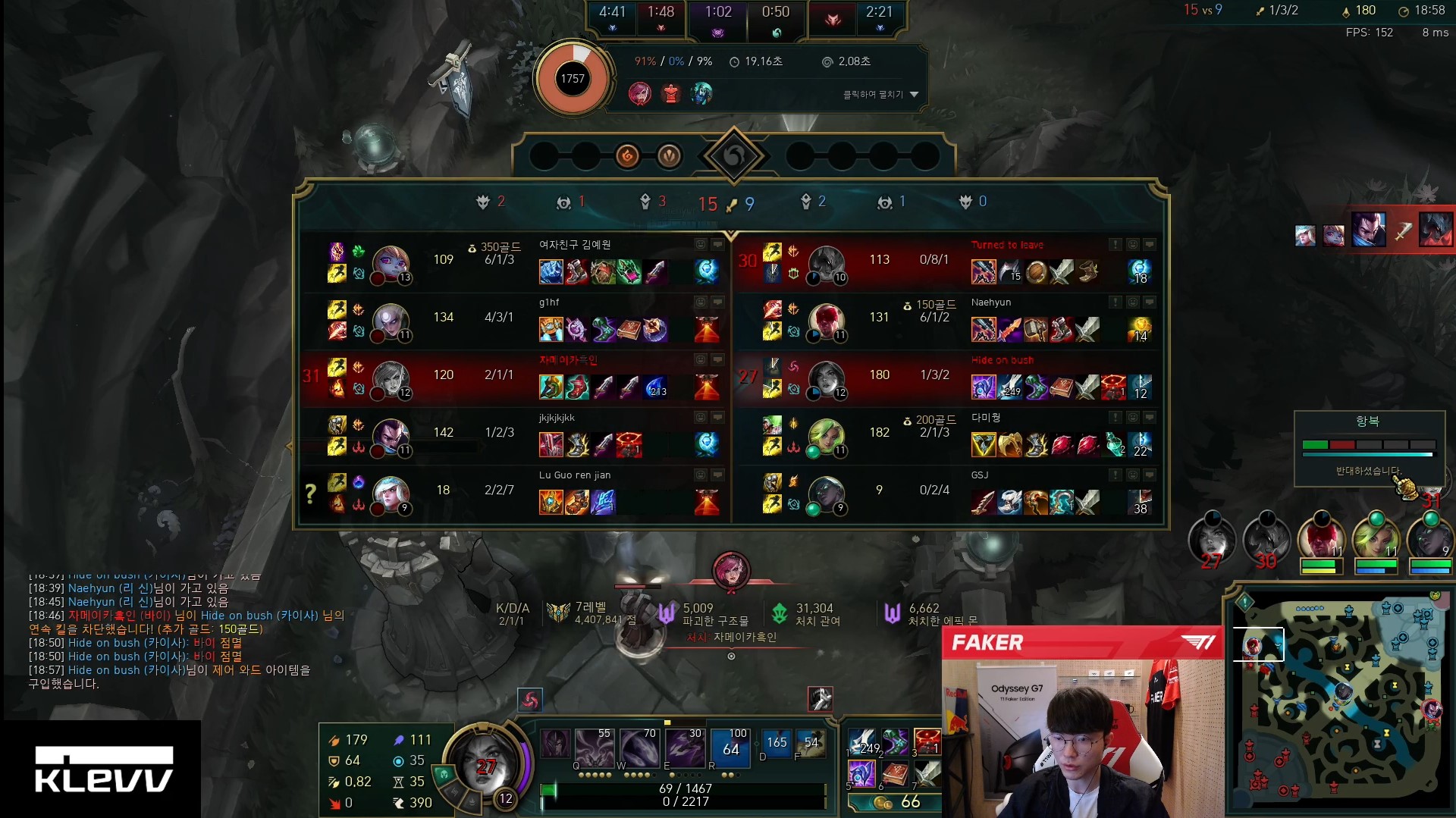Mute chat from 'Hide on bush' player
Image resolution: width=1456 pixels, height=818 pixels.
(x=1149, y=359)
